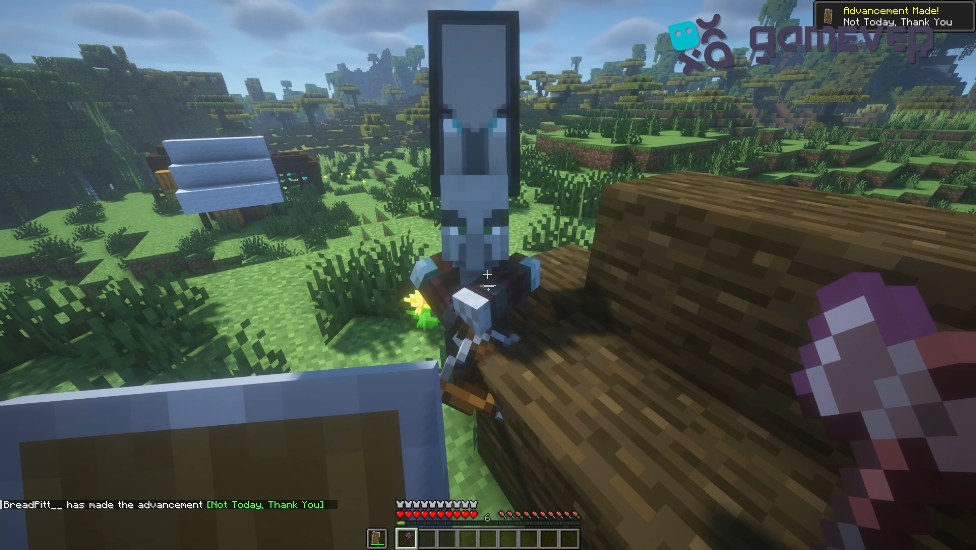The height and width of the screenshot is (550, 976).
Task: Click the Advancement Made toast notification
Action: coord(894,15)
